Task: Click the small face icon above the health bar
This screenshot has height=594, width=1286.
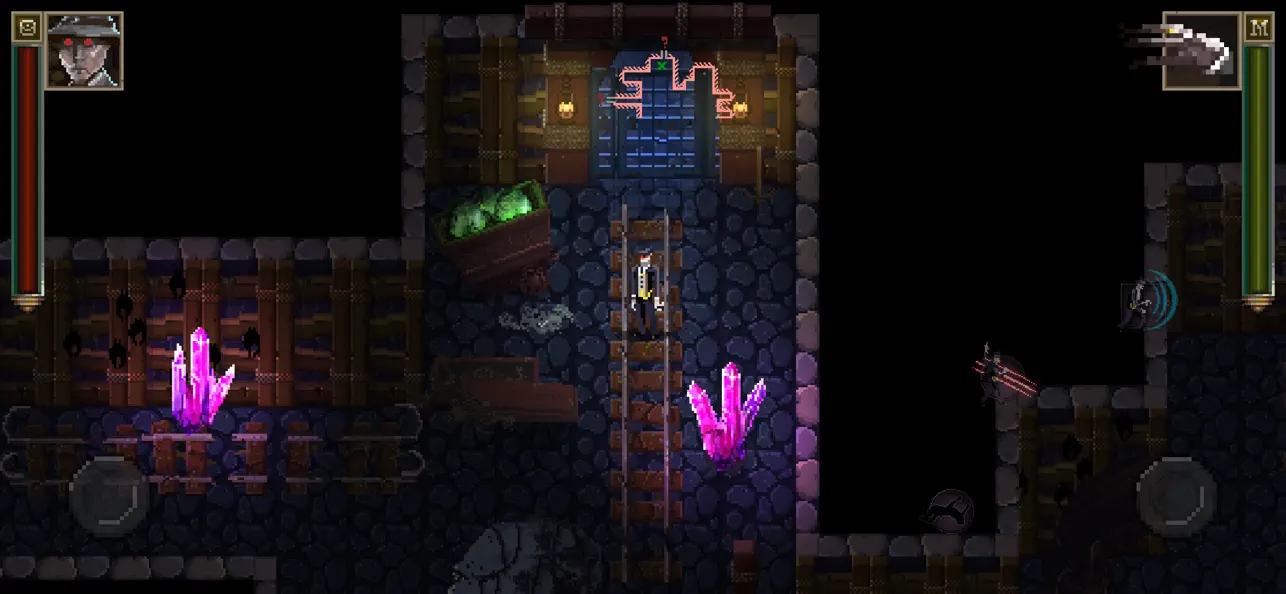Action: click(x=27, y=27)
